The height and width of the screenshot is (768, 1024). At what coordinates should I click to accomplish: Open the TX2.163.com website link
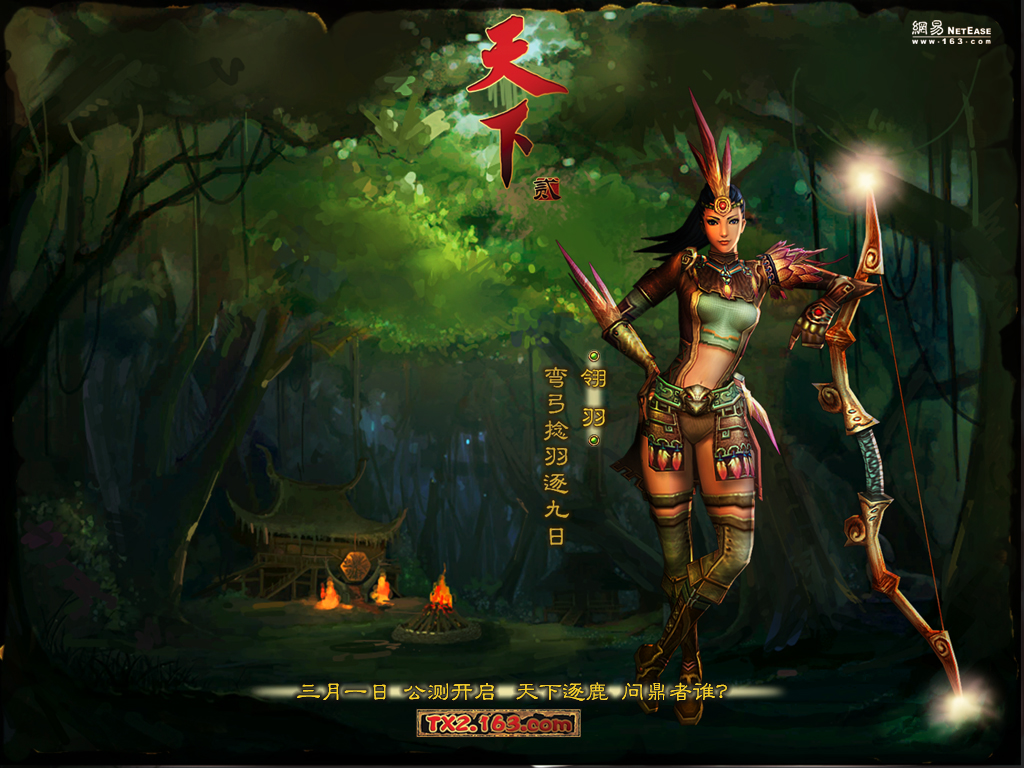(498, 723)
